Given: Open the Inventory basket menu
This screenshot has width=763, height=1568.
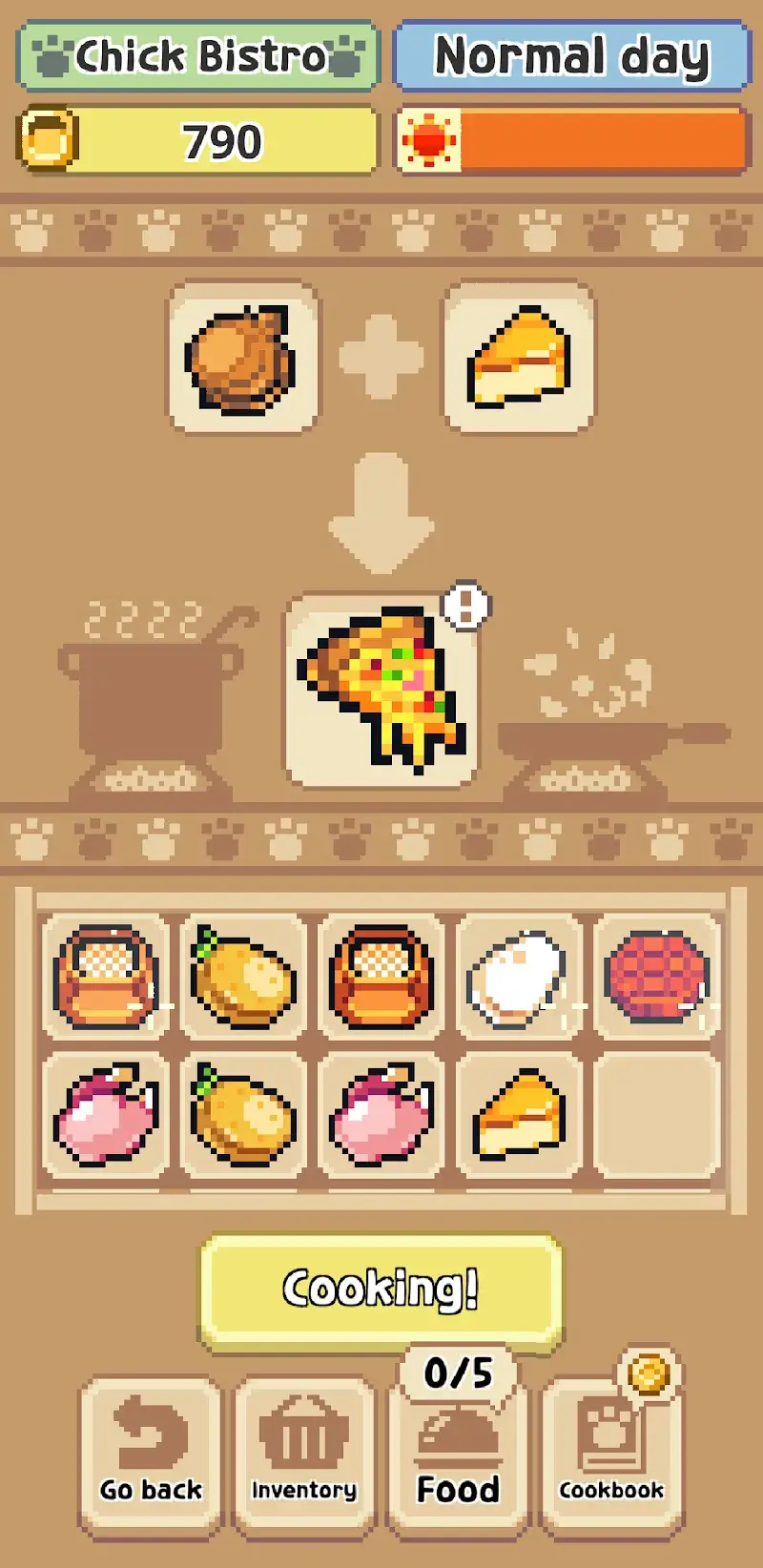Looking at the screenshot, I should coord(304,1454).
